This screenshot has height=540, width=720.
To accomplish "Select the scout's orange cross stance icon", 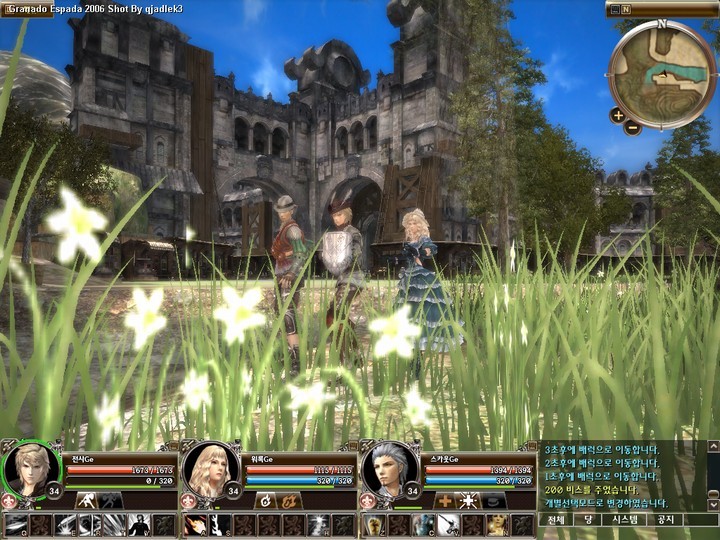I will pos(445,500).
